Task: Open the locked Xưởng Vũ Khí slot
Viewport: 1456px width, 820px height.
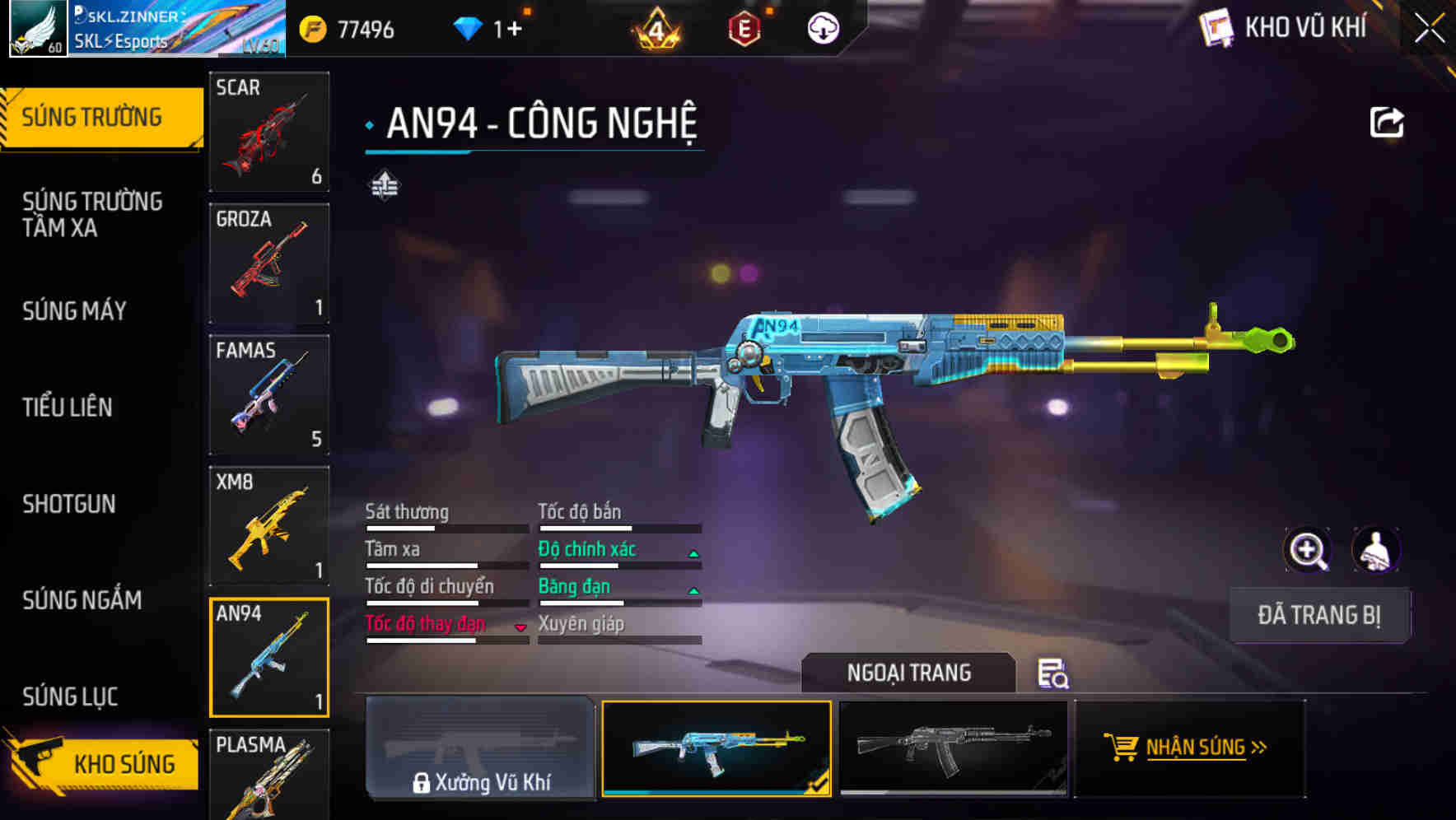Action: 480,748
